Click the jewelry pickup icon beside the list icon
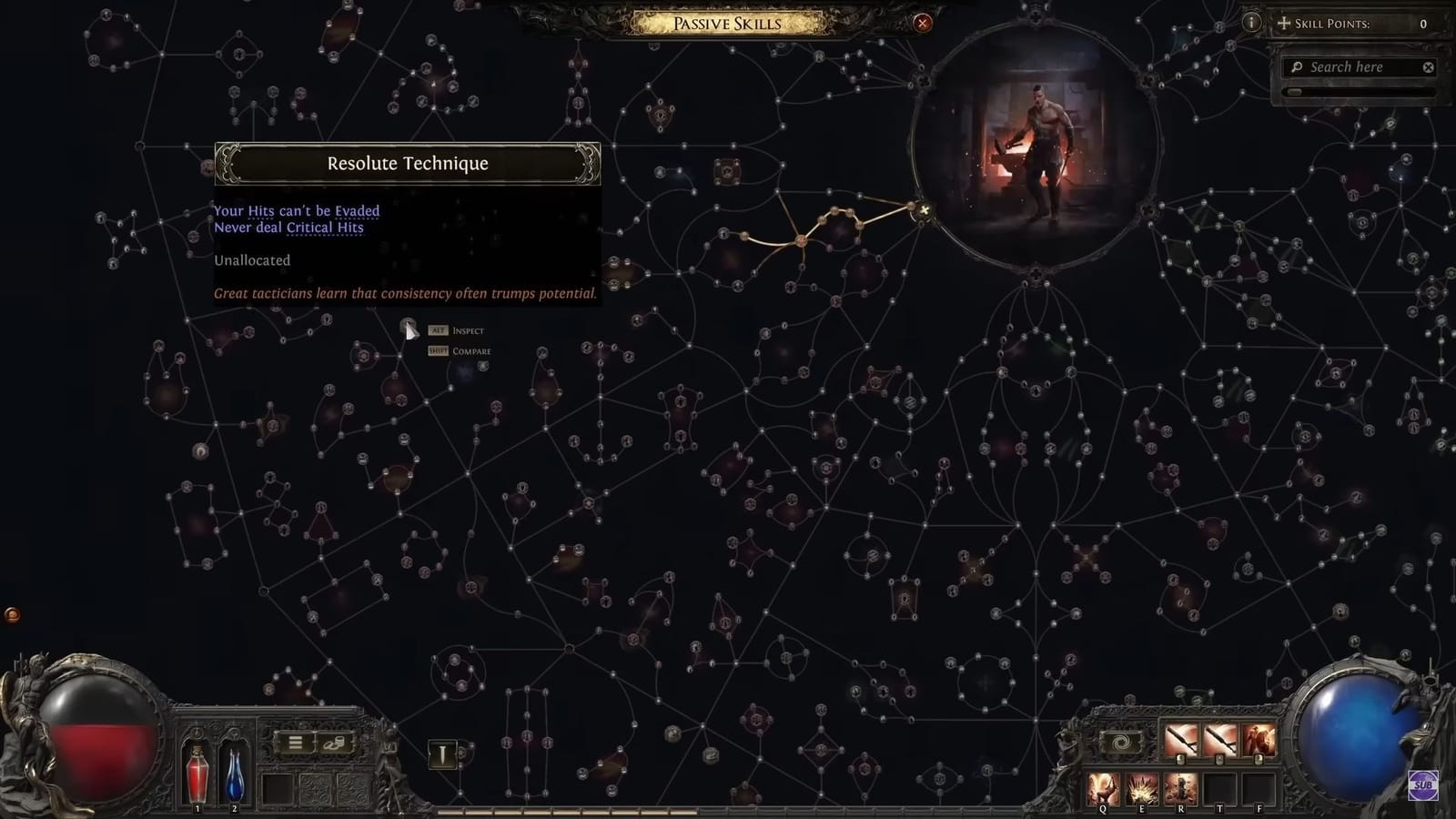 334,743
